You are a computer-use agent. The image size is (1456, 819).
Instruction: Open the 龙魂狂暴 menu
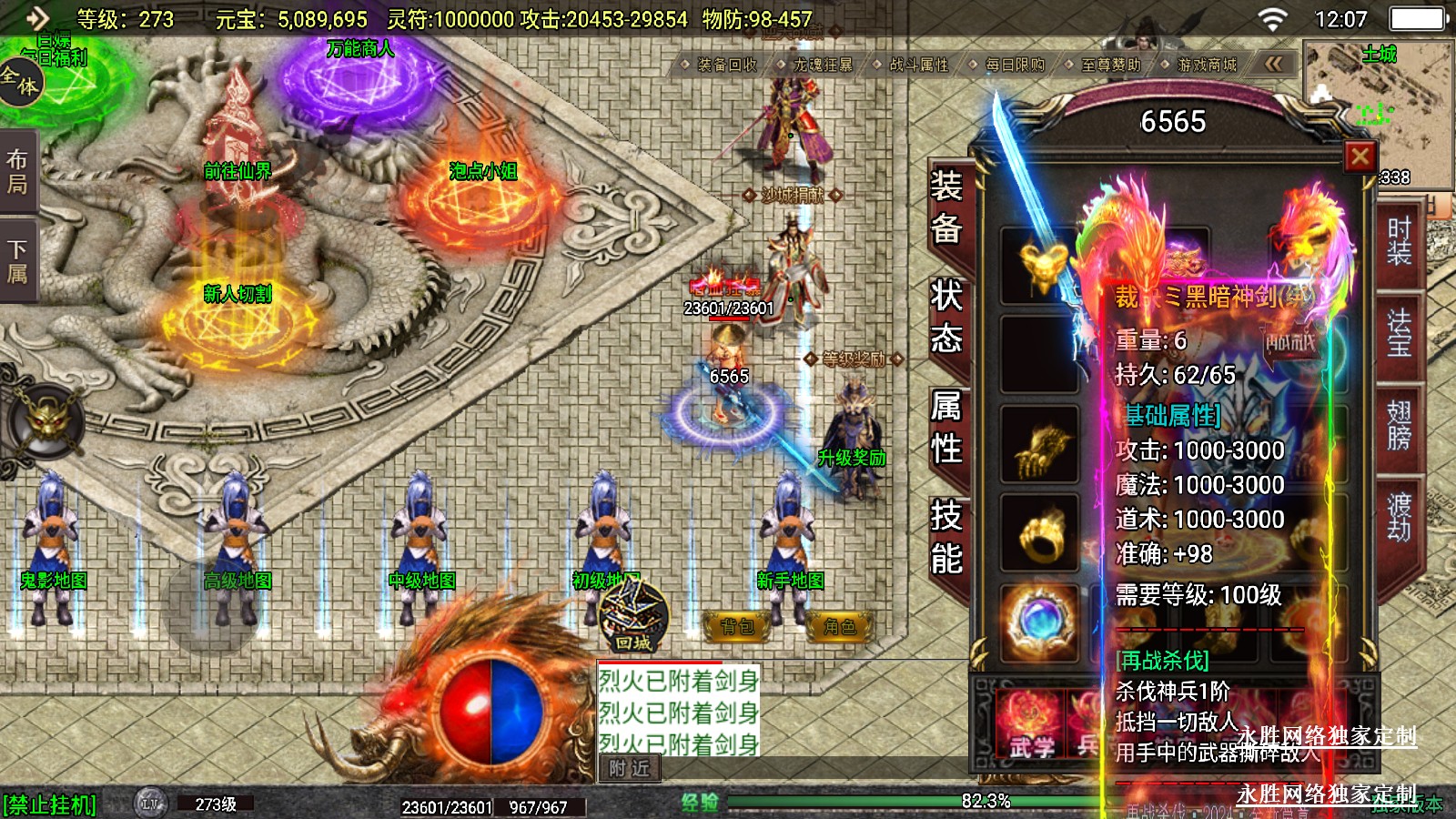point(822,65)
